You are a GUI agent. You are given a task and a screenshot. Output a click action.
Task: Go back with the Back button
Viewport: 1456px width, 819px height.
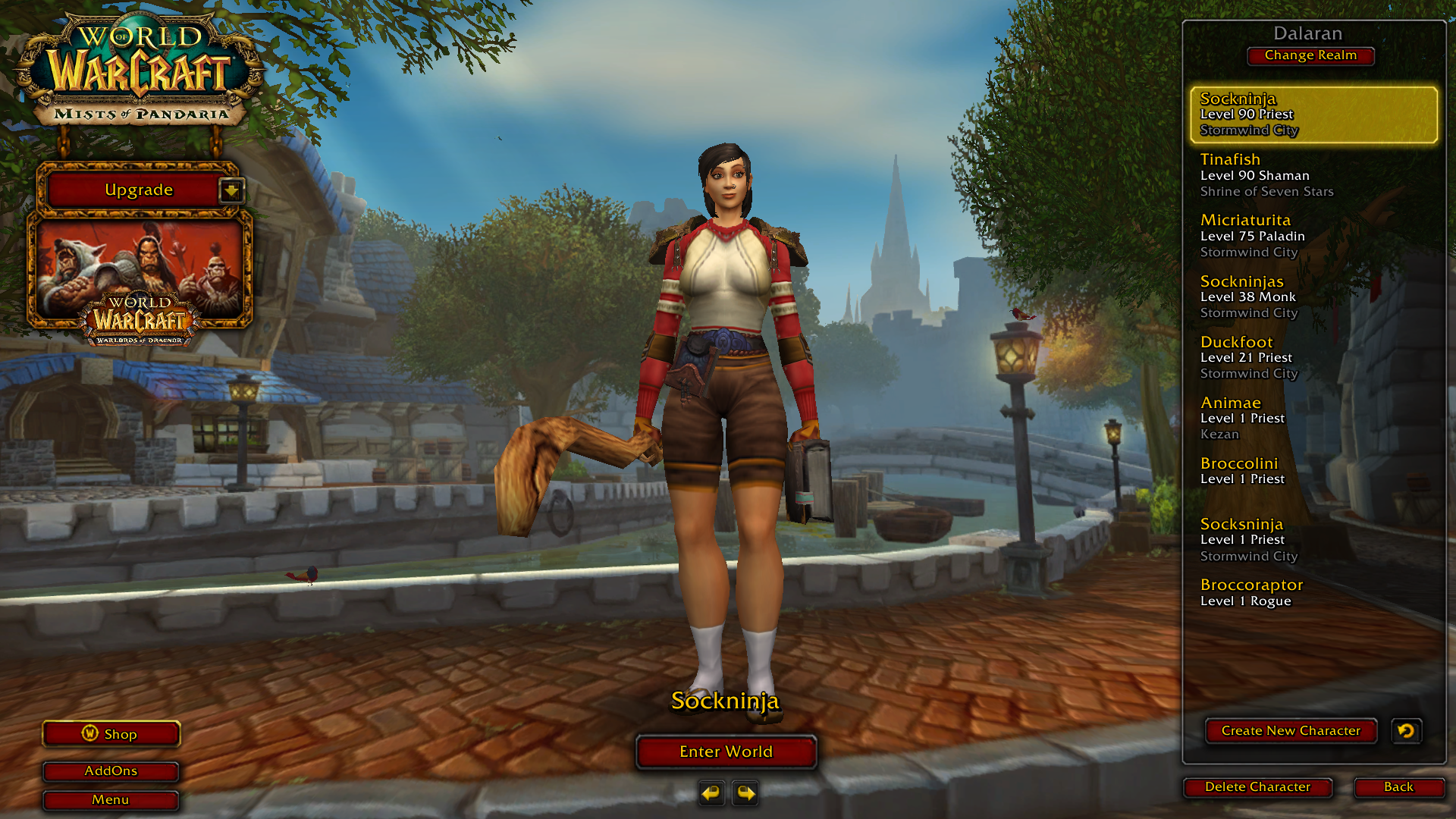1398,787
